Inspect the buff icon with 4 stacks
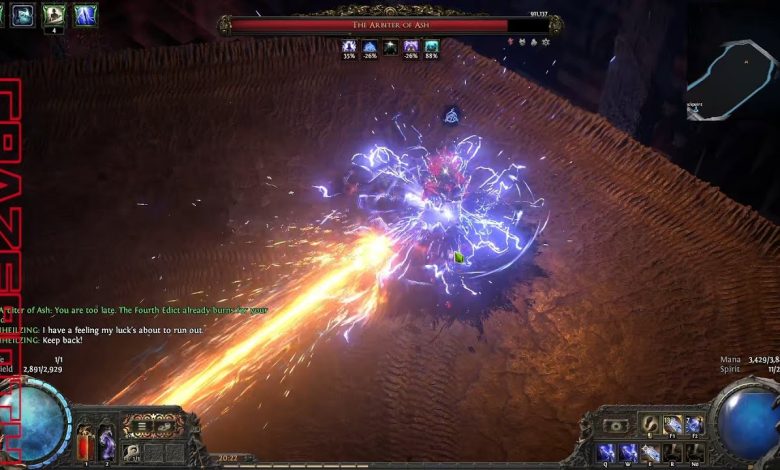The image size is (780, 470). point(54,15)
